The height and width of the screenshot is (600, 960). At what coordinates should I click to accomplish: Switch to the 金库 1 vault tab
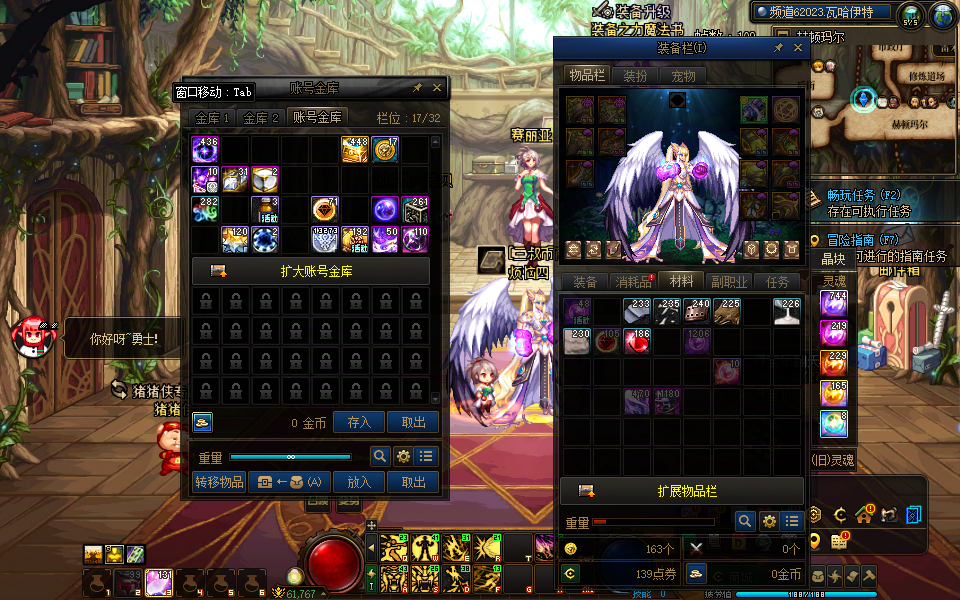213,118
